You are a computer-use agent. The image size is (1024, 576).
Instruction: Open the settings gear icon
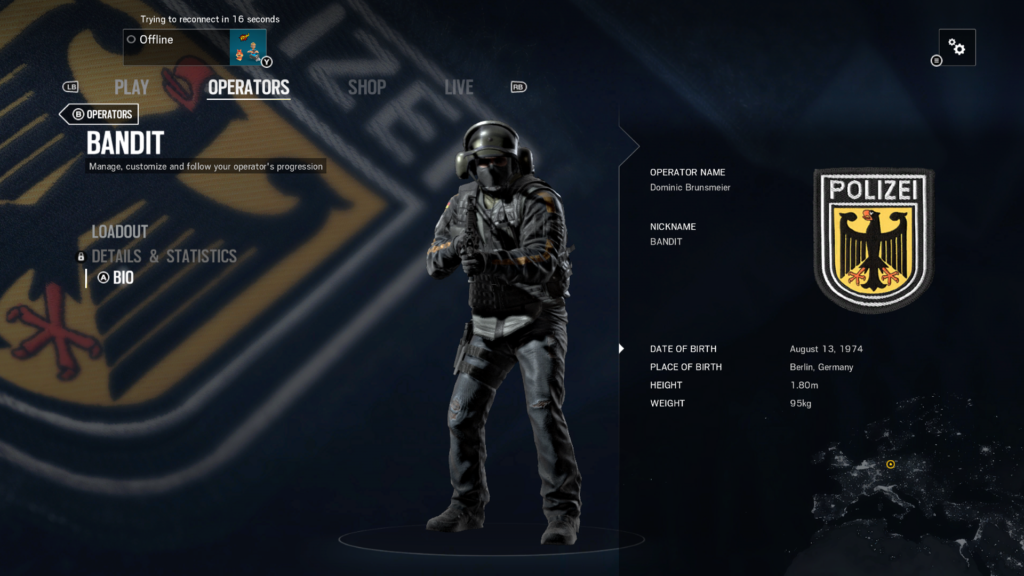[x=957, y=47]
